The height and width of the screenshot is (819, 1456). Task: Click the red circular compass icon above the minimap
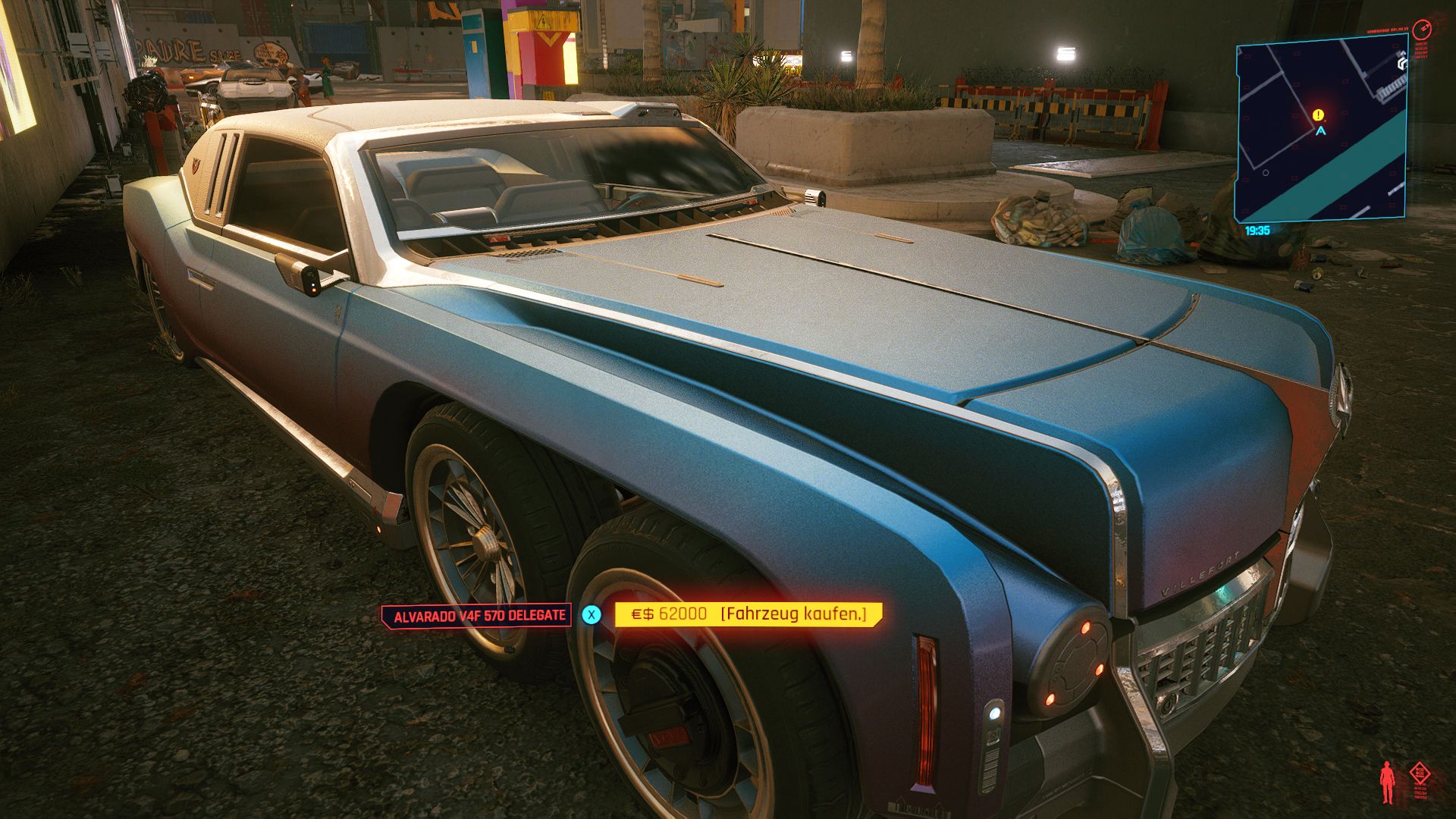(1422, 30)
